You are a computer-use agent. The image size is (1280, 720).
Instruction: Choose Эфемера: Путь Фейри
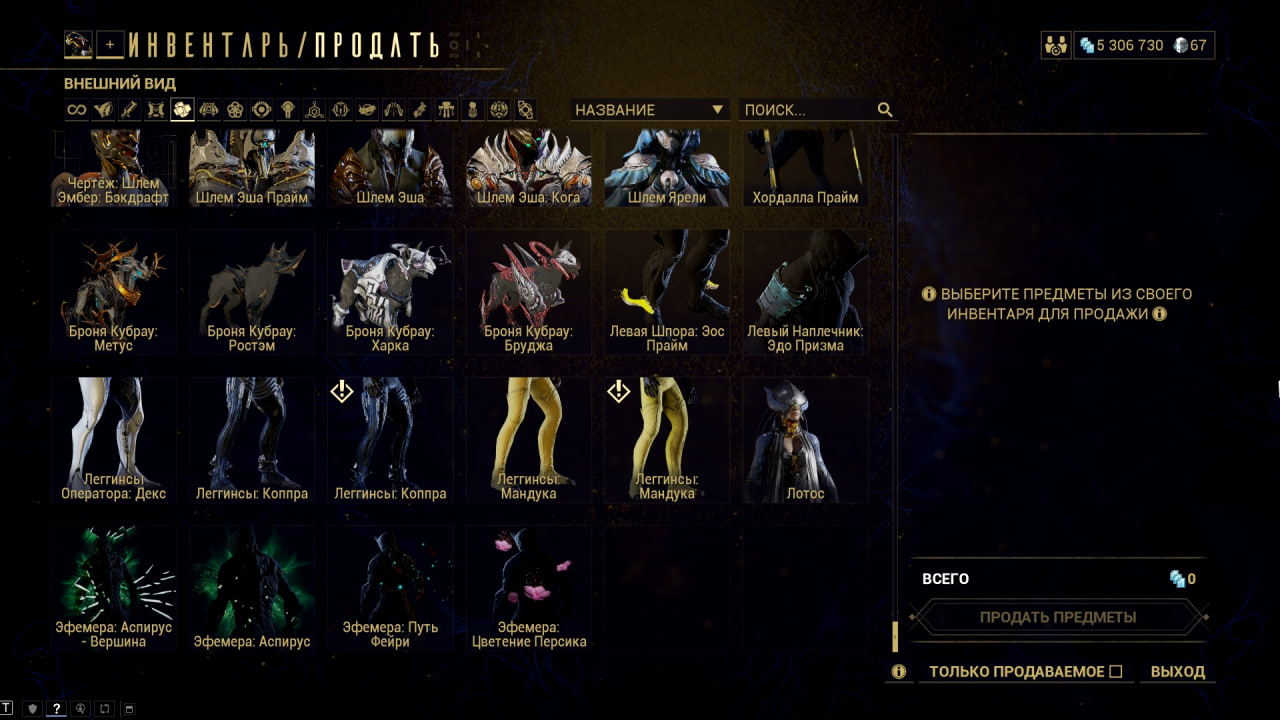390,588
